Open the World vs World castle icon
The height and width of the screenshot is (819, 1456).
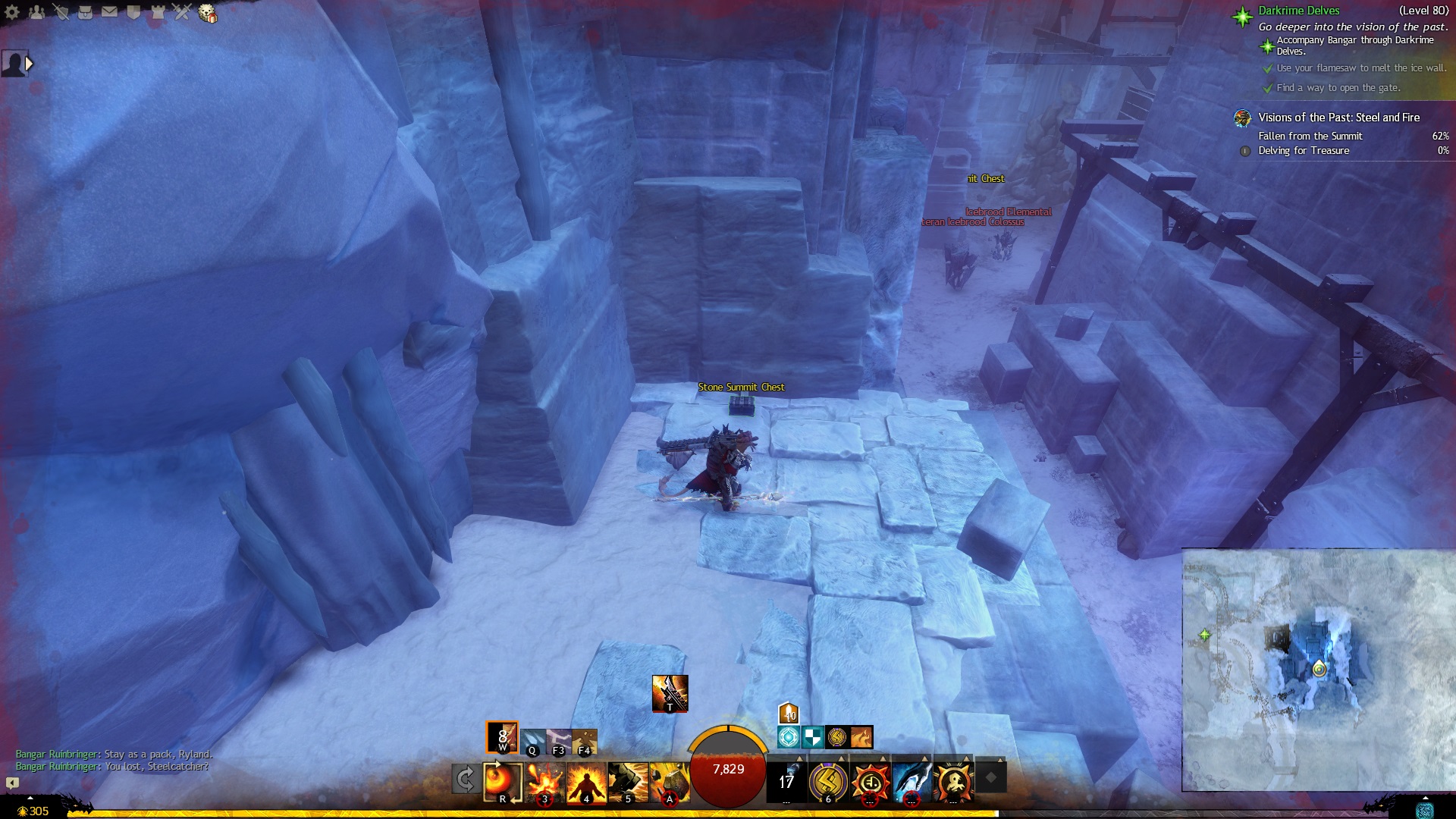[x=158, y=12]
